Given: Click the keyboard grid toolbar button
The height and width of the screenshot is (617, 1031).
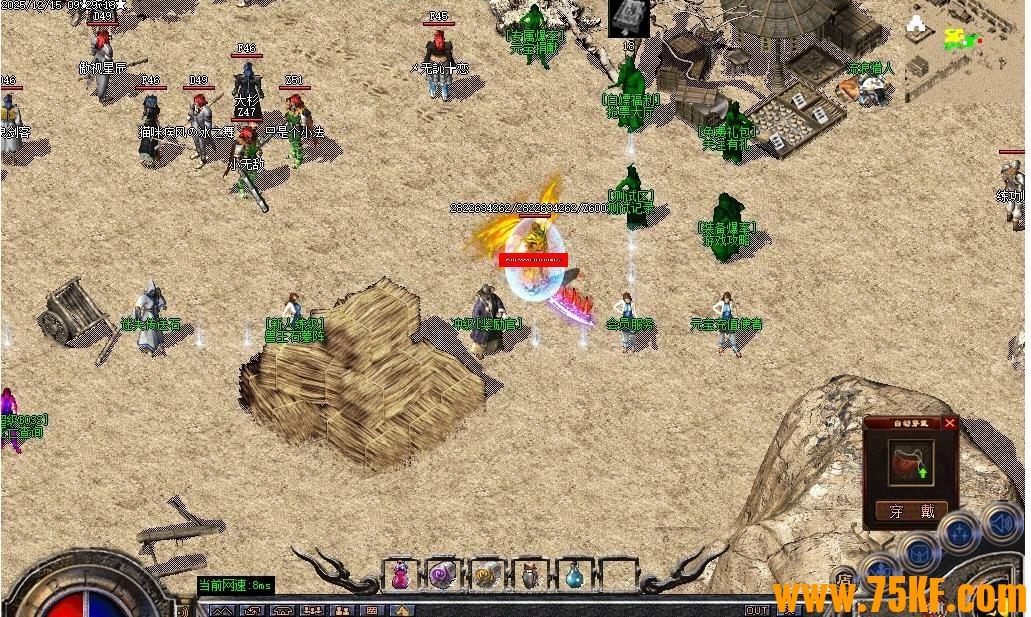Looking at the screenshot, I should [371, 610].
